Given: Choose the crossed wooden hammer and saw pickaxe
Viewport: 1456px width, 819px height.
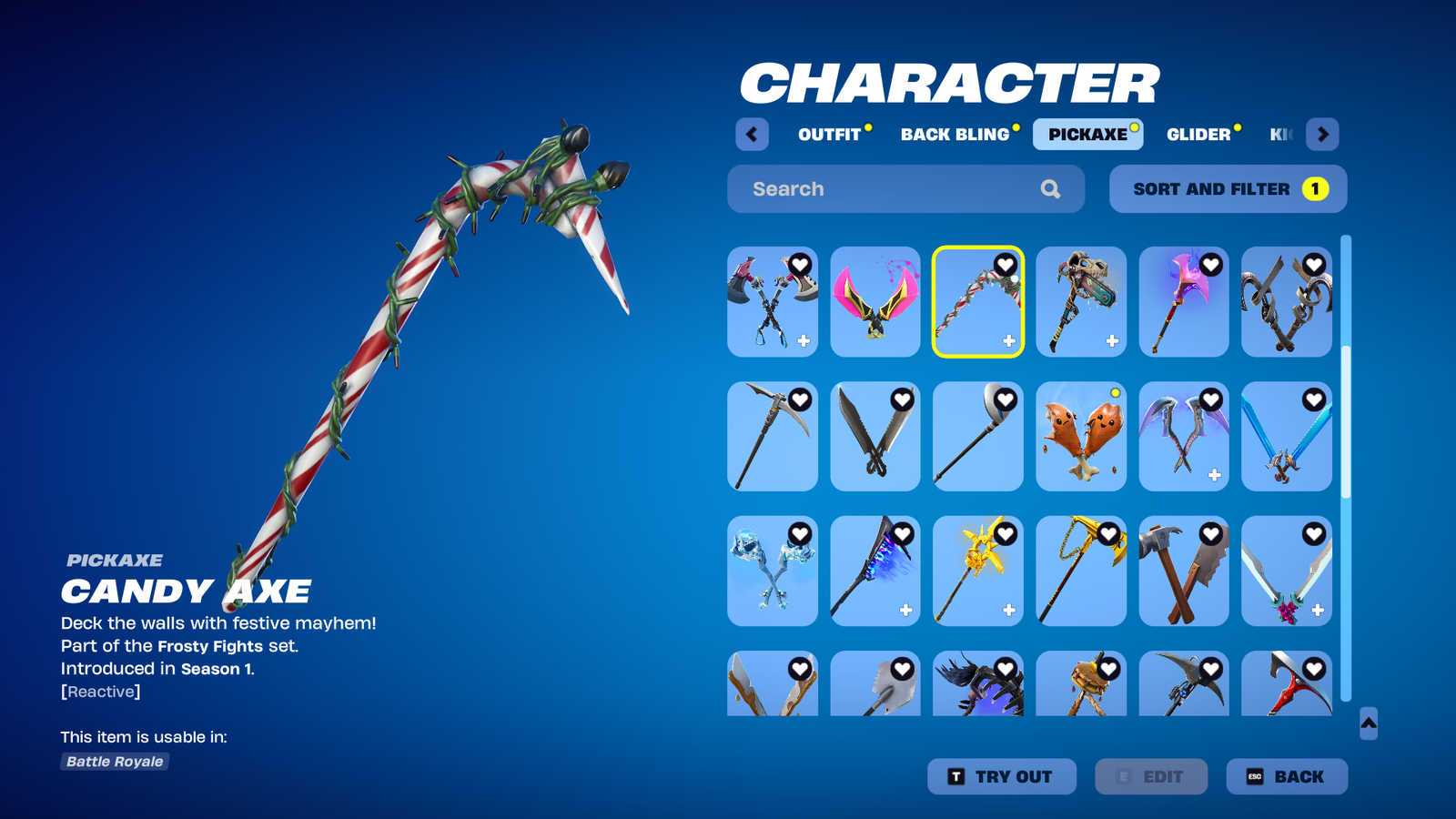Looking at the screenshot, I should click(1184, 571).
